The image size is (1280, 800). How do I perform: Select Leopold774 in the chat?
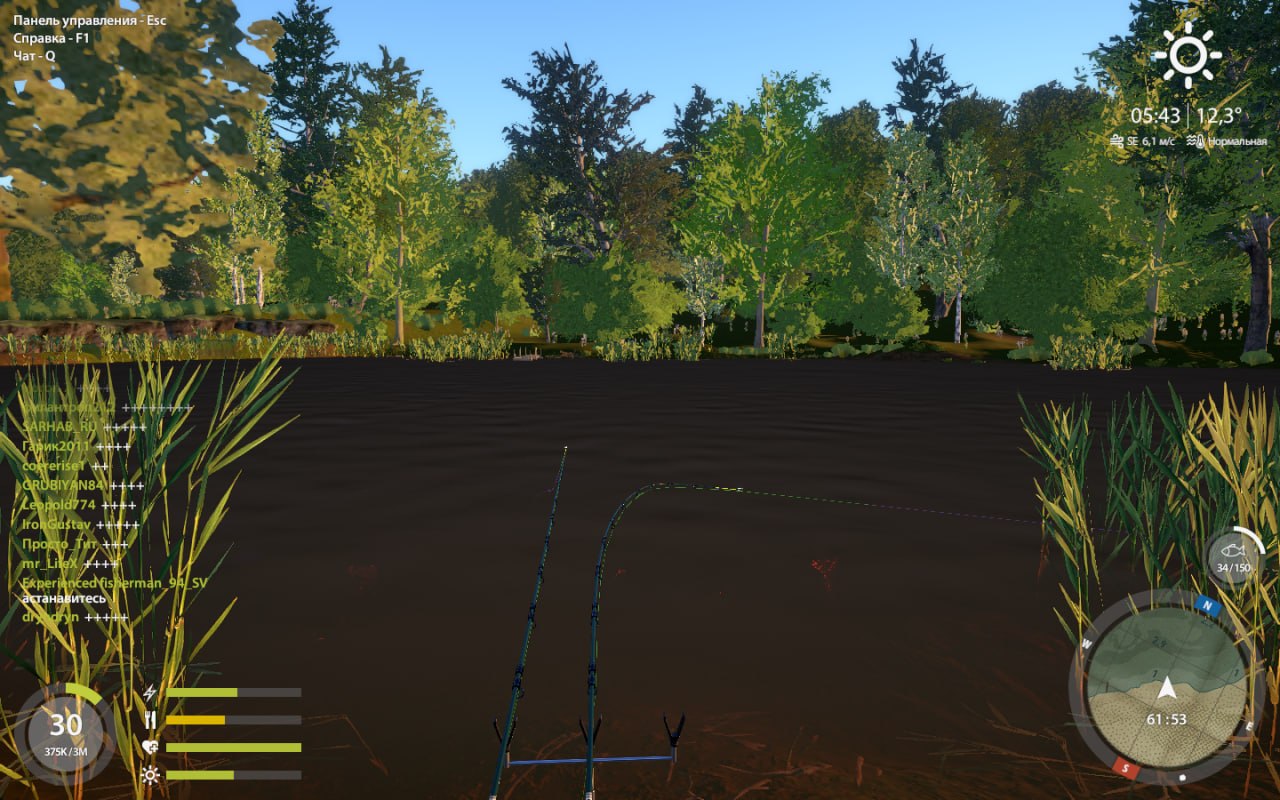coord(59,505)
